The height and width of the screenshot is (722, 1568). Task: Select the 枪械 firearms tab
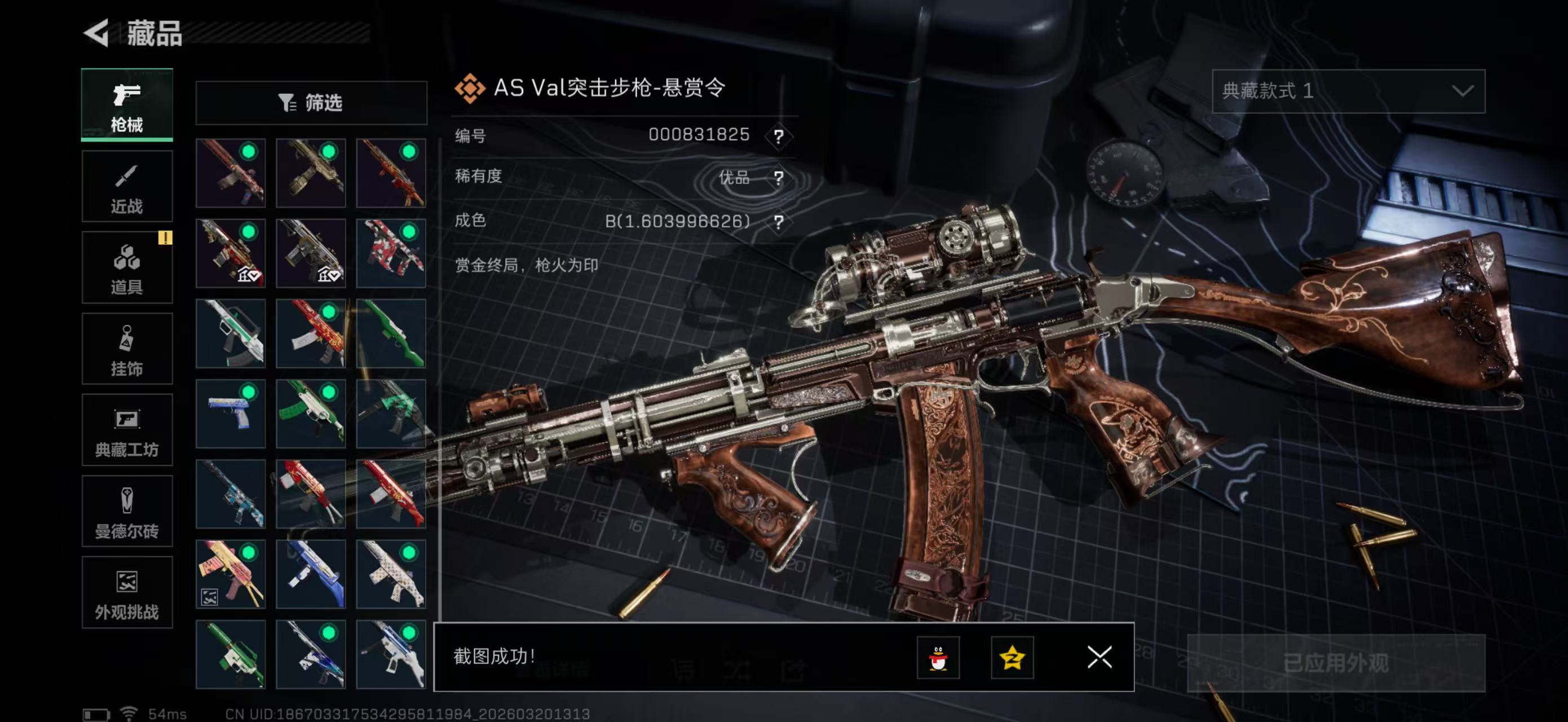[x=127, y=105]
